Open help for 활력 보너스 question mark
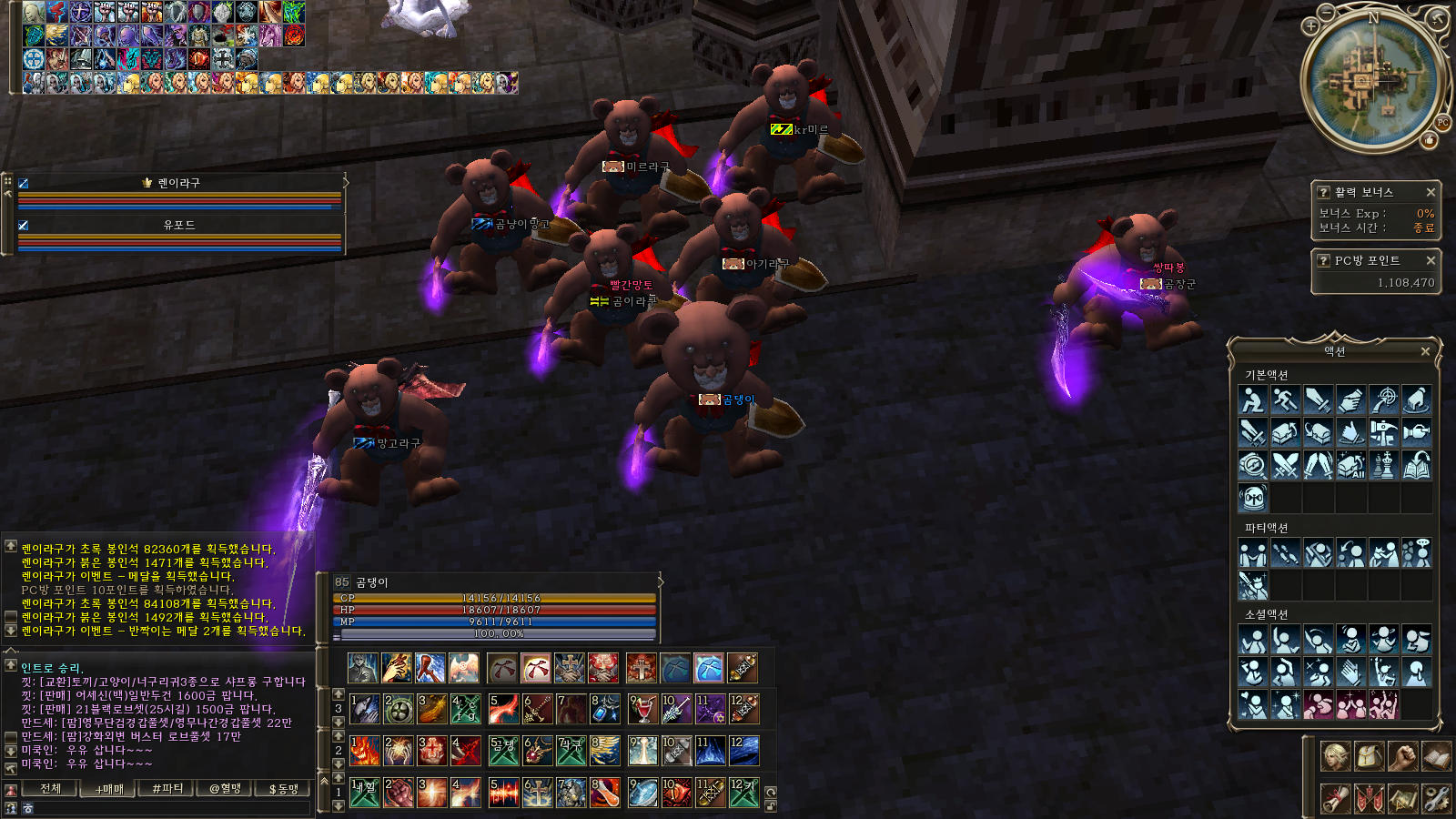This screenshot has height=819, width=1456. [x=1324, y=192]
